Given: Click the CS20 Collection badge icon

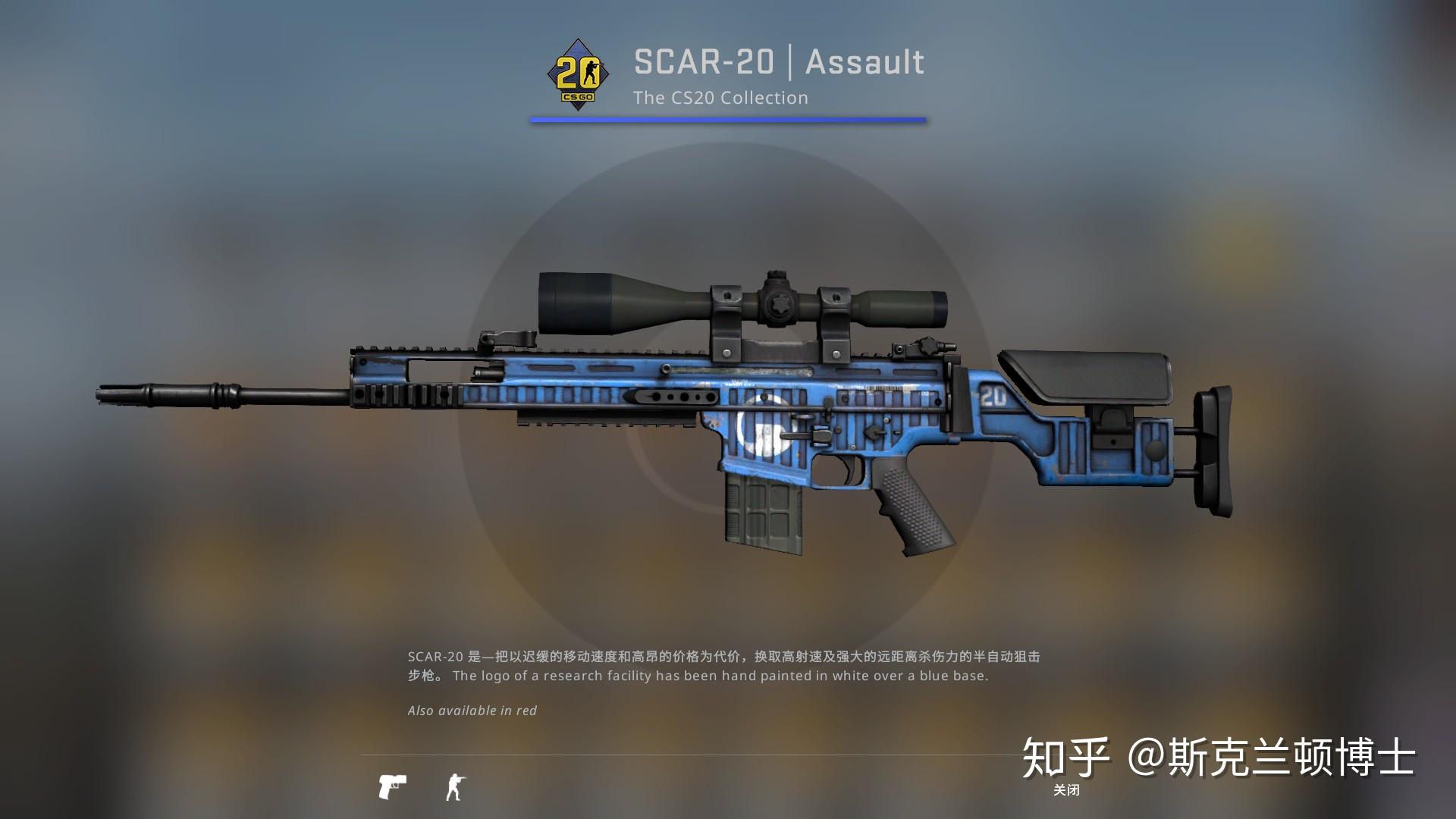Looking at the screenshot, I should point(578,74).
